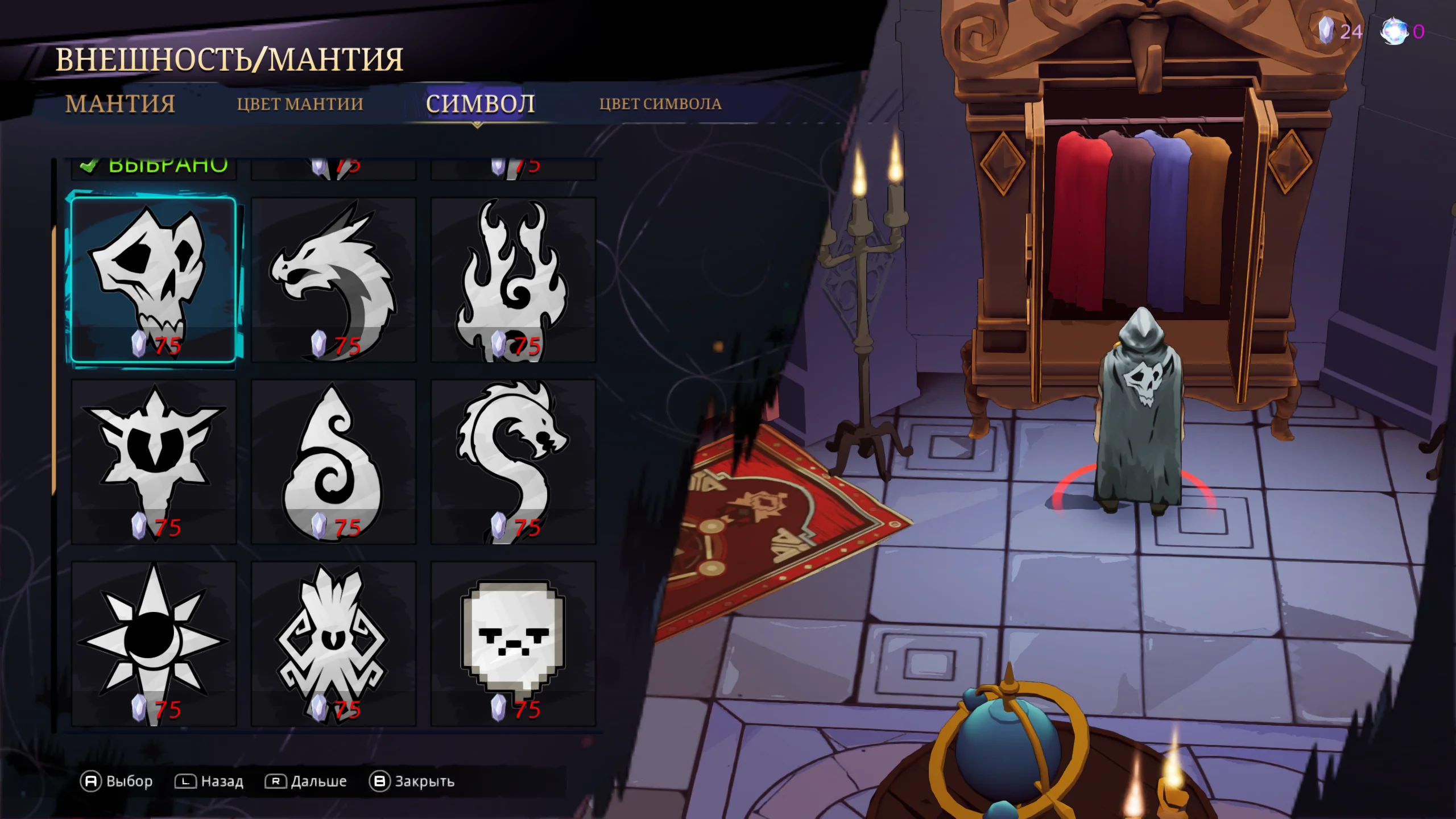
Task: Select the dragon head symbol facing left
Action: coord(333,279)
